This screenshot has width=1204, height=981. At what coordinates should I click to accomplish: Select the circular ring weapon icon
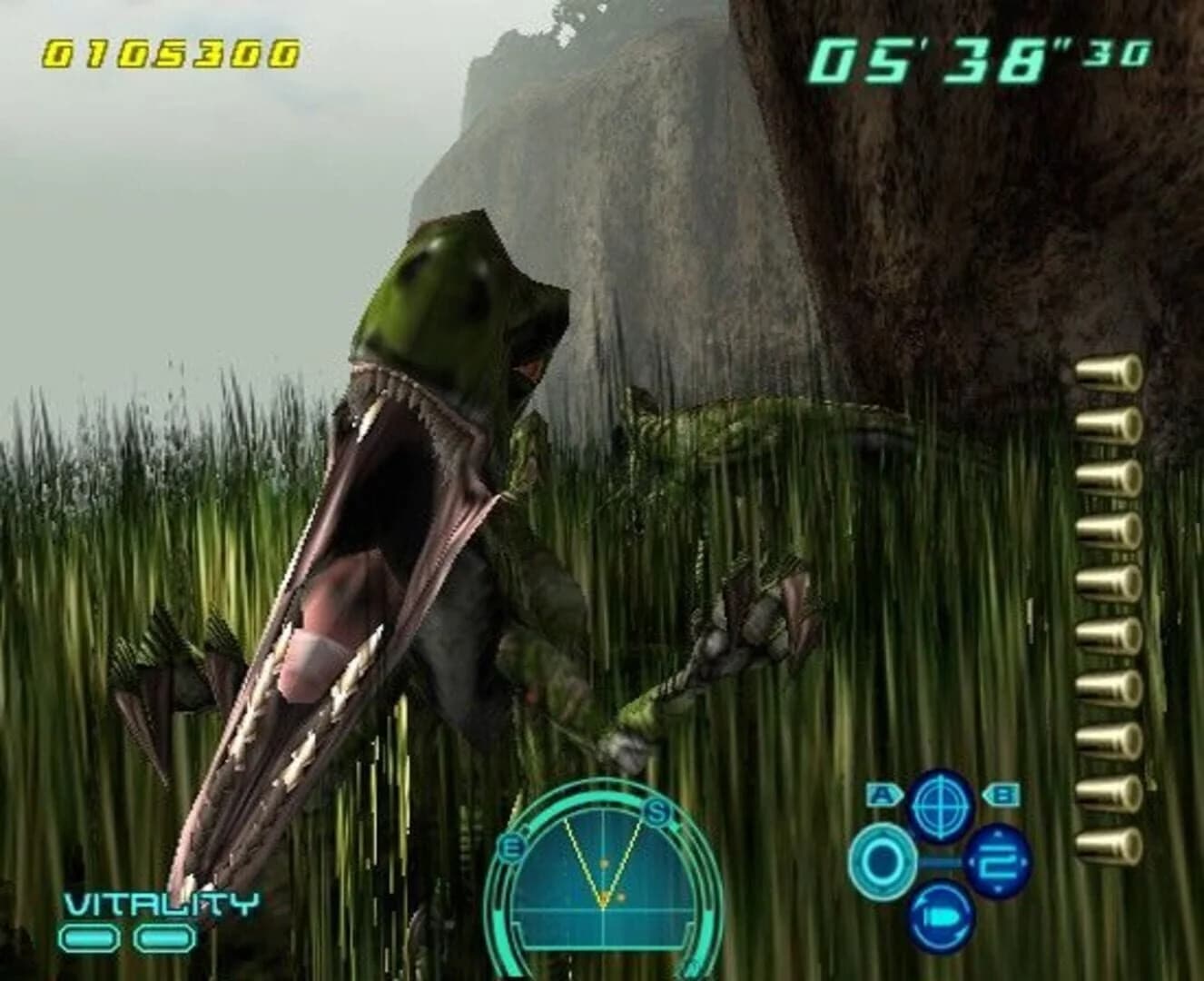(883, 863)
